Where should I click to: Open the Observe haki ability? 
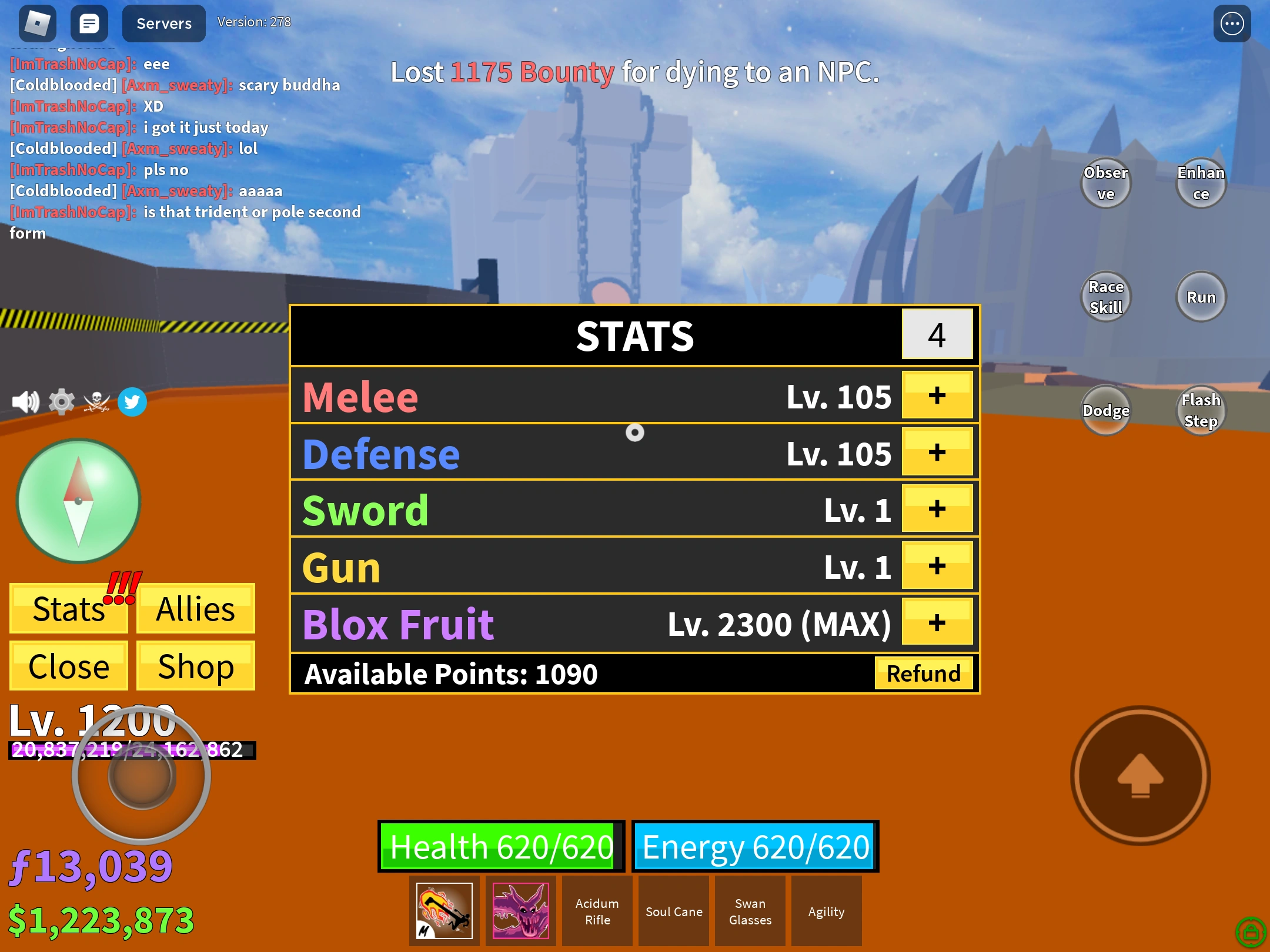(x=1106, y=183)
